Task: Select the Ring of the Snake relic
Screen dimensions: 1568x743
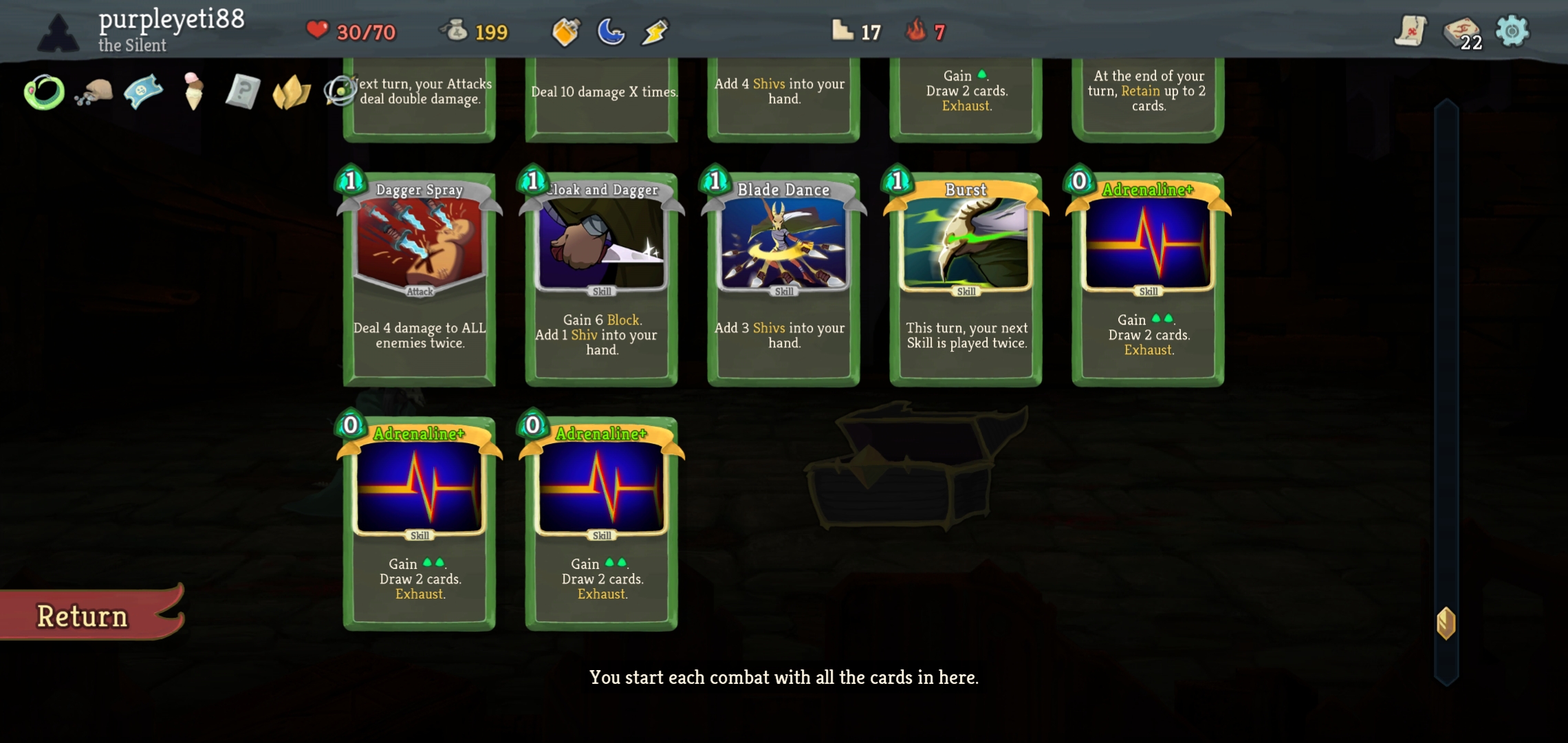Action: click(43, 92)
